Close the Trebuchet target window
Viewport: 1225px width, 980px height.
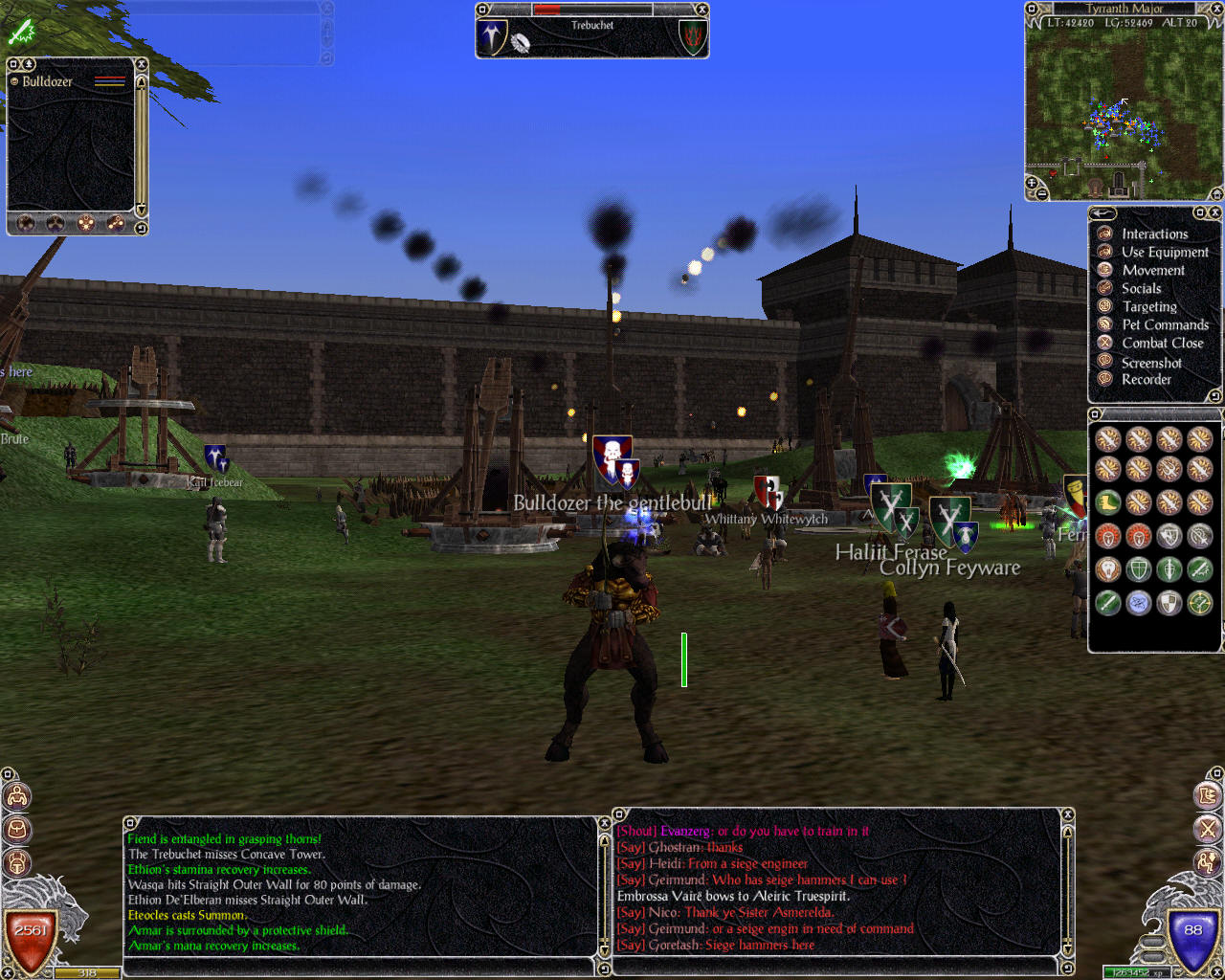coord(702,10)
